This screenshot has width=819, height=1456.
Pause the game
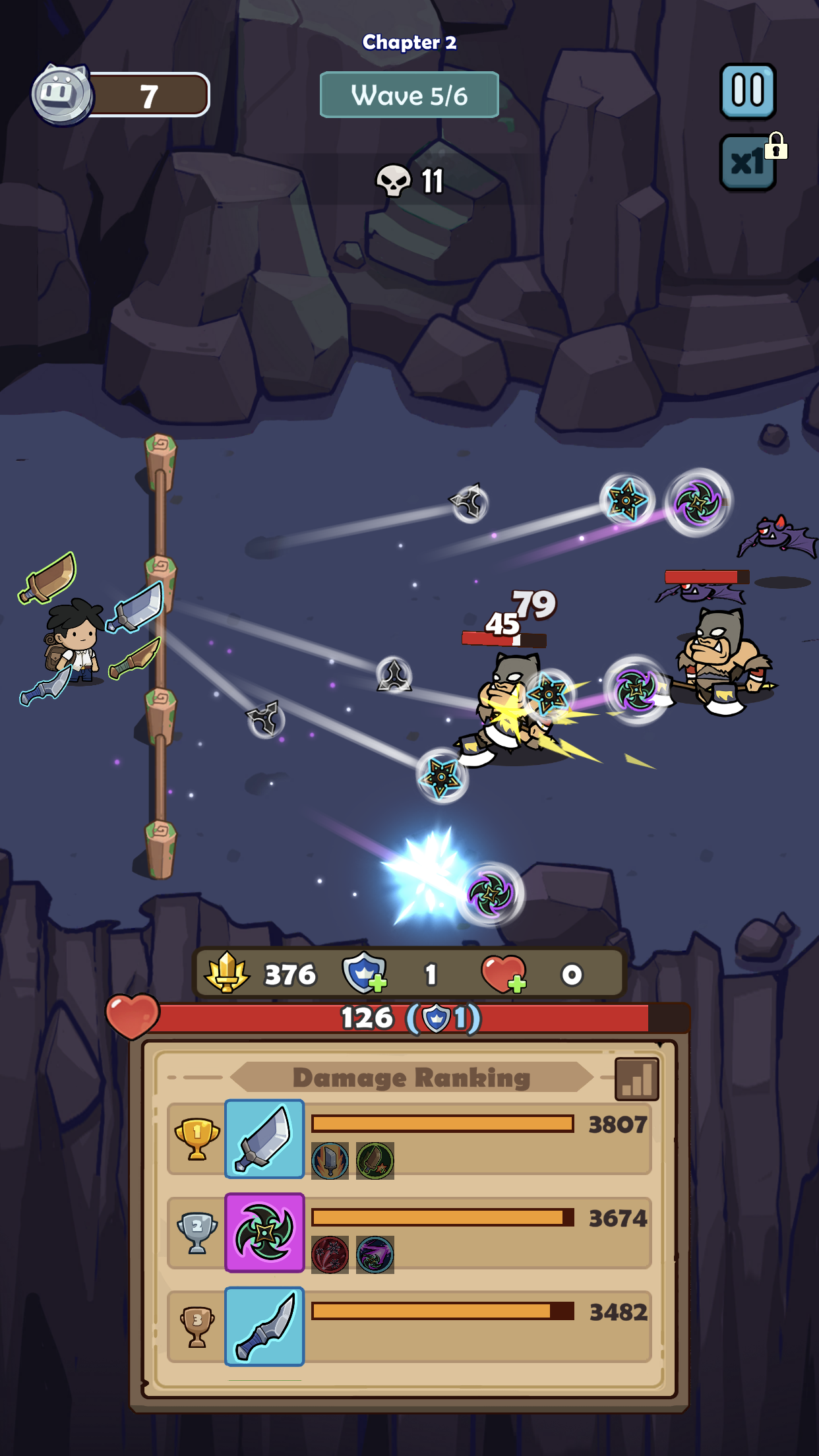(748, 91)
